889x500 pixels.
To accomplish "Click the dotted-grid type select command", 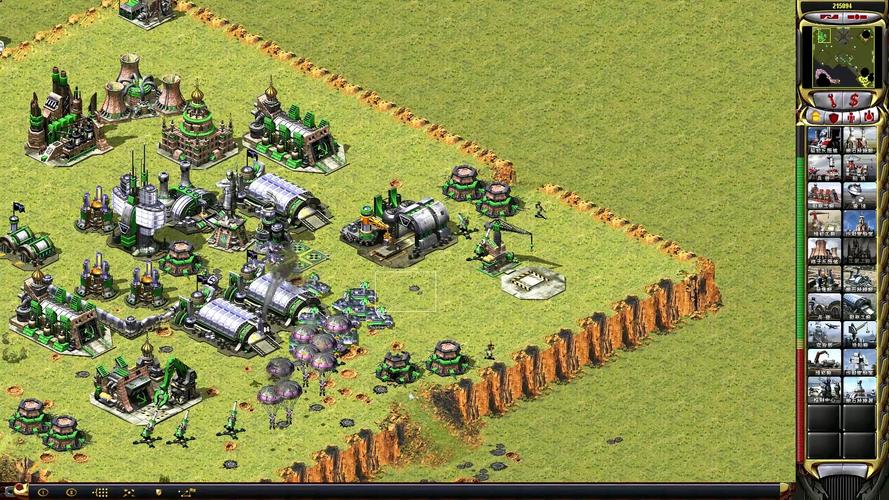I will 100,492.
